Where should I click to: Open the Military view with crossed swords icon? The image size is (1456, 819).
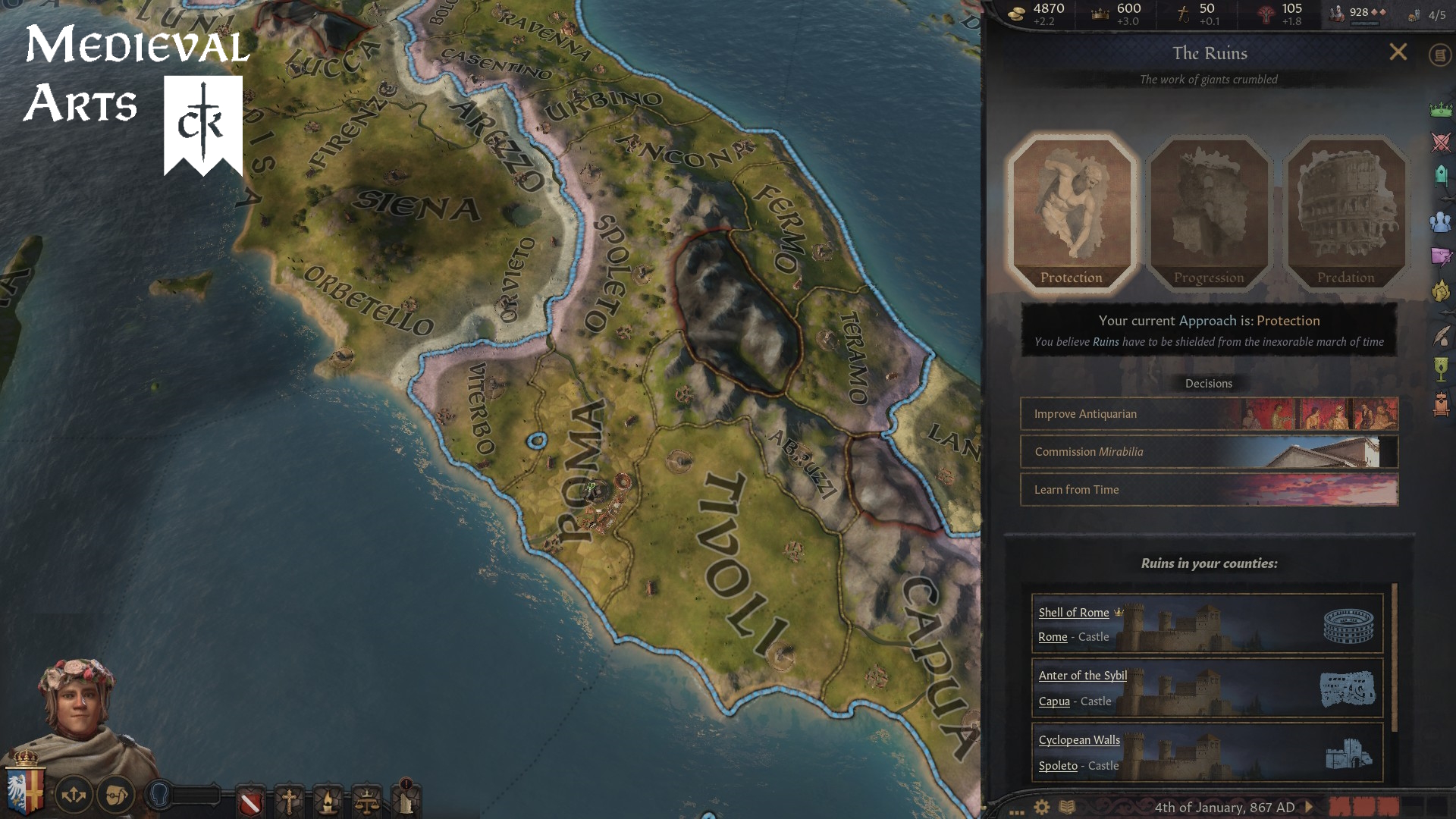click(x=1440, y=140)
